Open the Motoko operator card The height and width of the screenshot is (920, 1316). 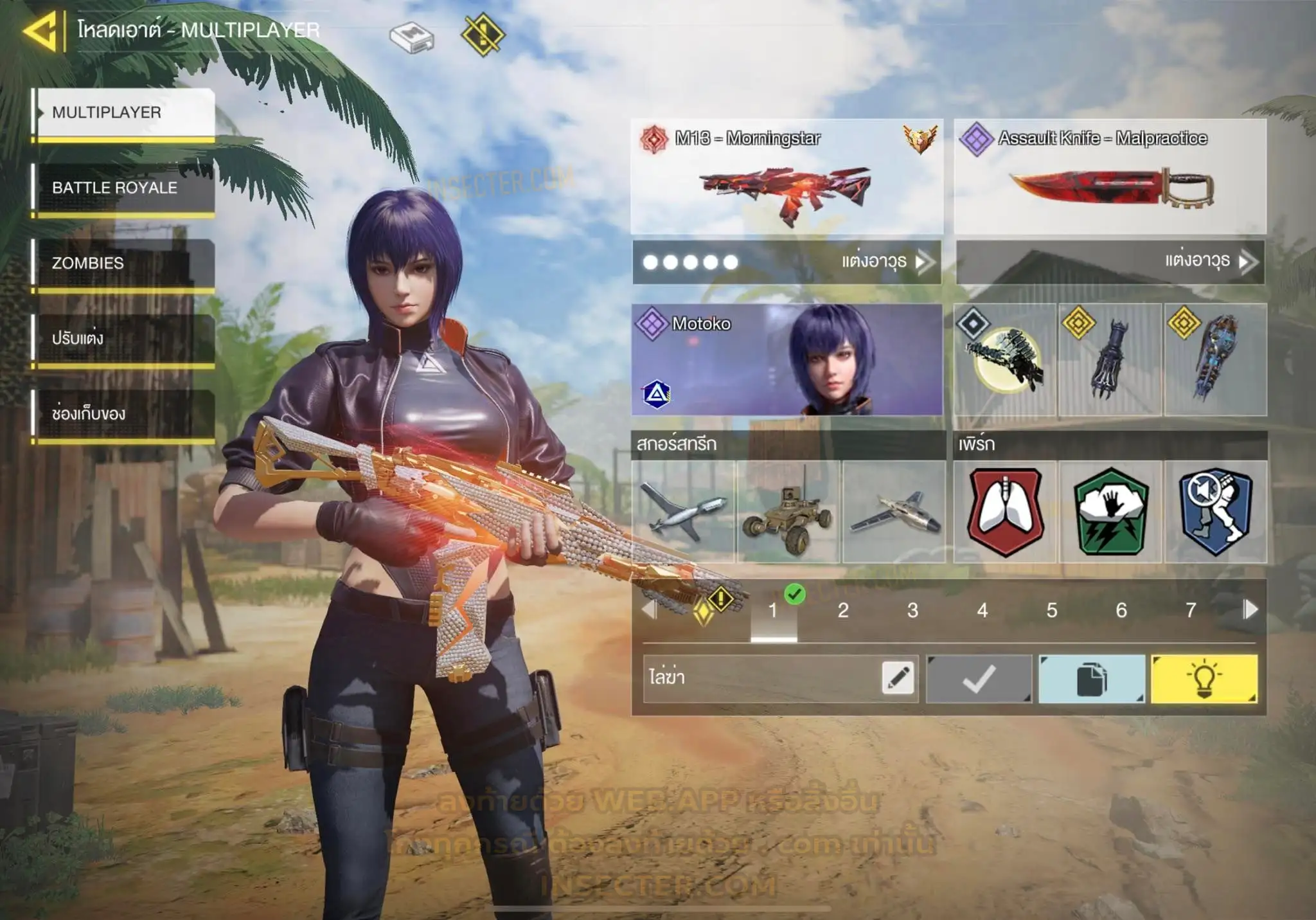pos(787,359)
